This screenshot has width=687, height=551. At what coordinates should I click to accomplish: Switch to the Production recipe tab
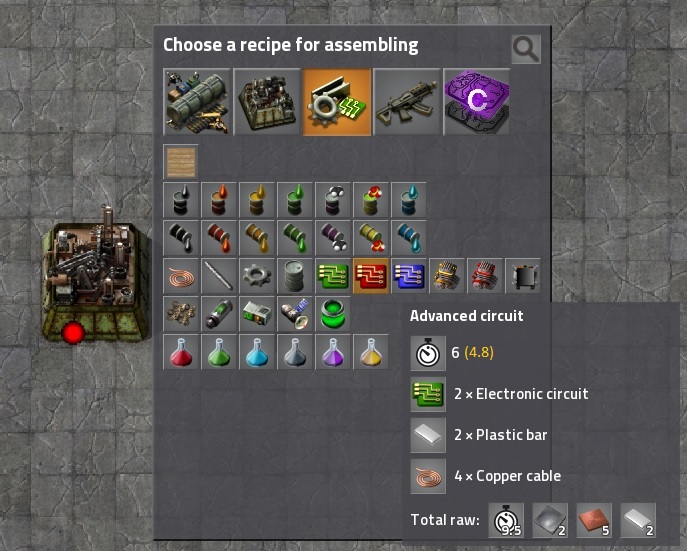pyautogui.click(x=267, y=101)
